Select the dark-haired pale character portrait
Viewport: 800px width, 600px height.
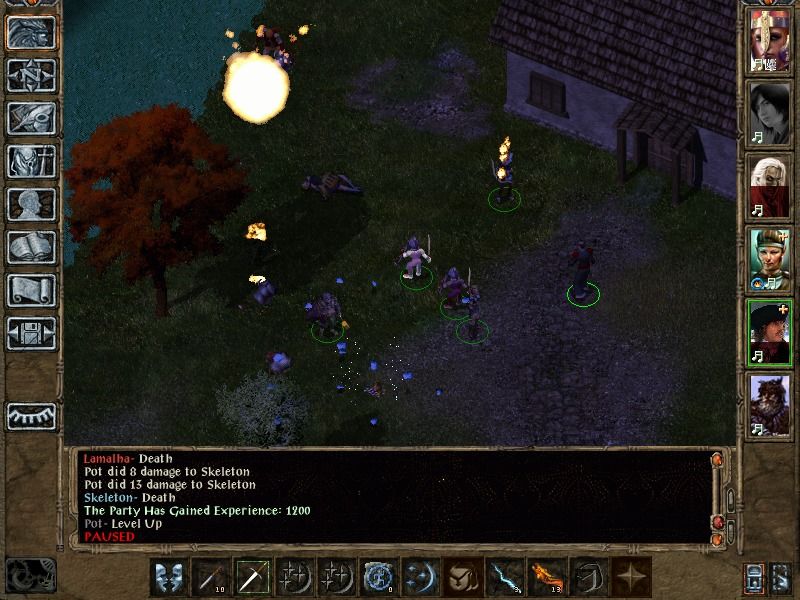coord(770,112)
